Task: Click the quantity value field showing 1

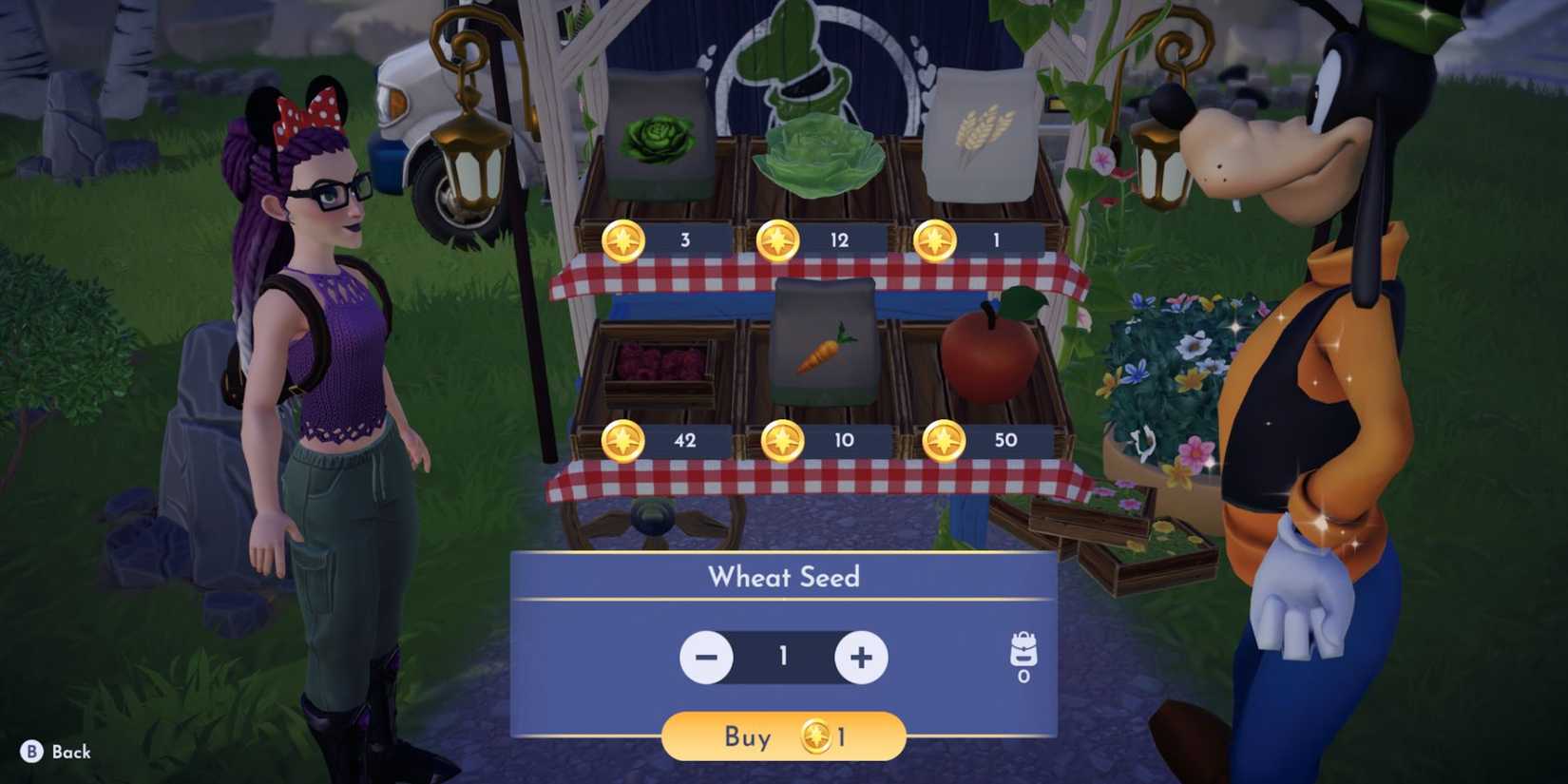Action: (x=783, y=657)
